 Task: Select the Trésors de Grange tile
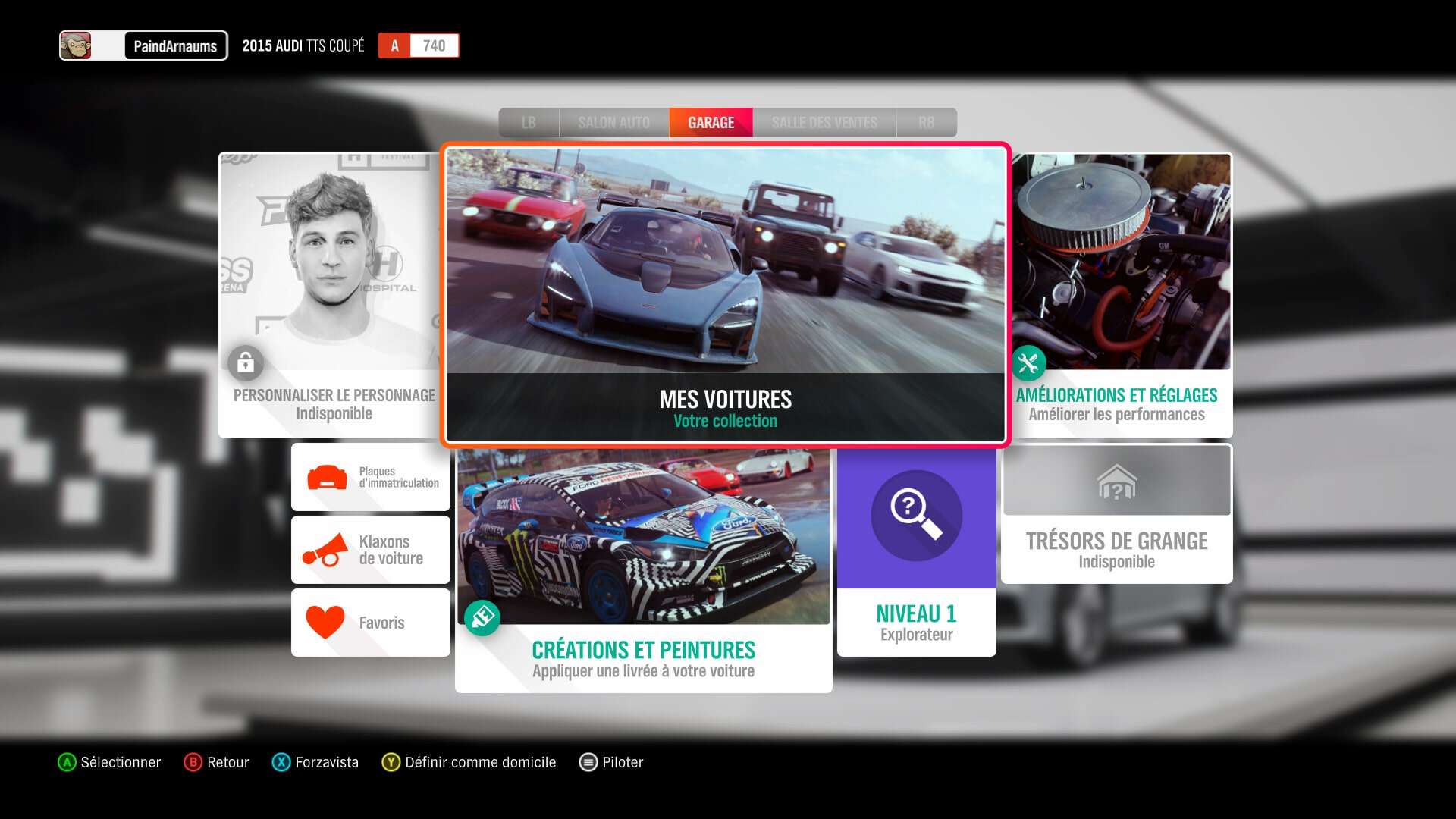(1116, 514)
